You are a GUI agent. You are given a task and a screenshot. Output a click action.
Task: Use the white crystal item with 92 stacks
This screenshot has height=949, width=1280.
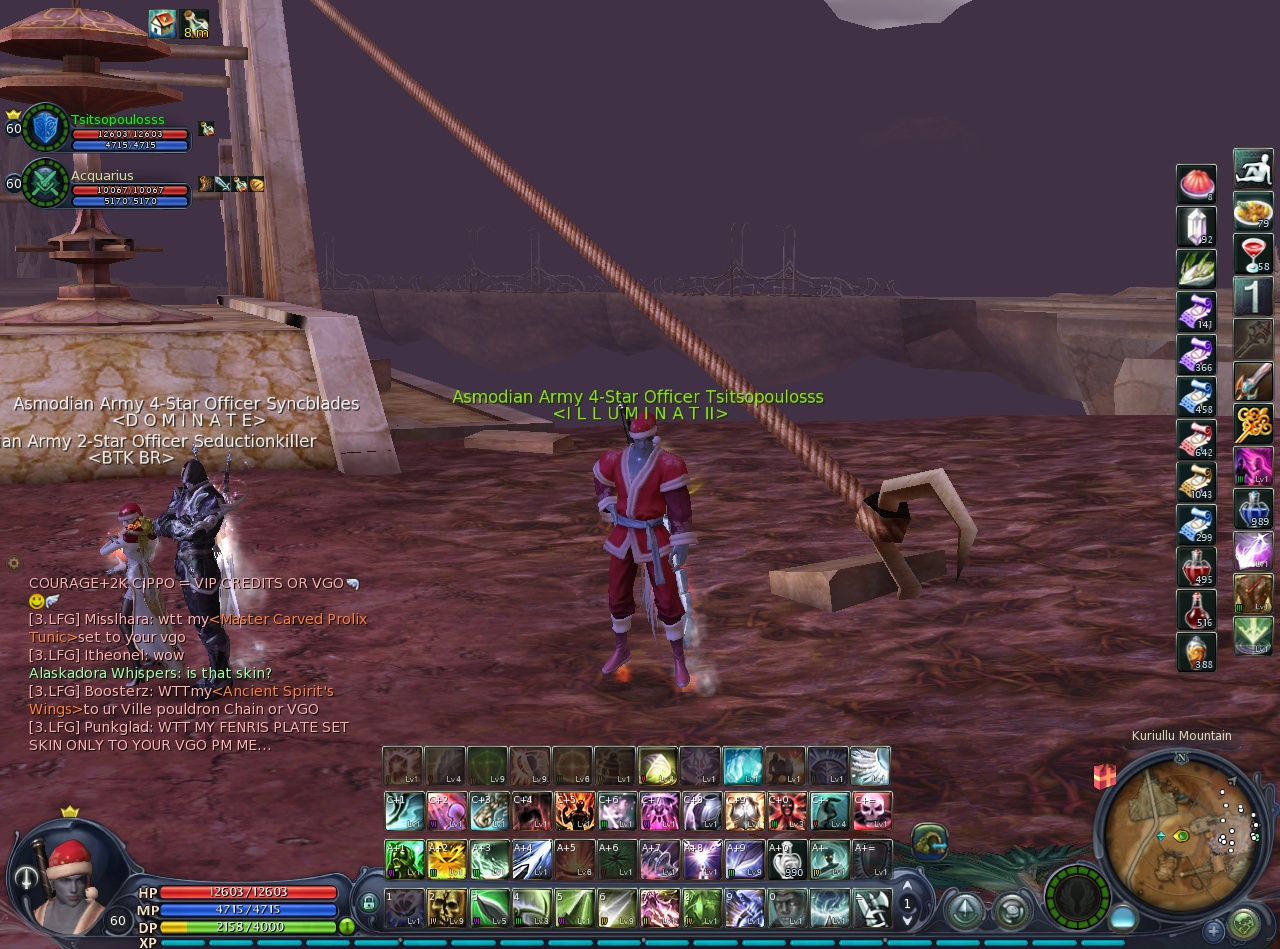click(x=1196, y=226)
